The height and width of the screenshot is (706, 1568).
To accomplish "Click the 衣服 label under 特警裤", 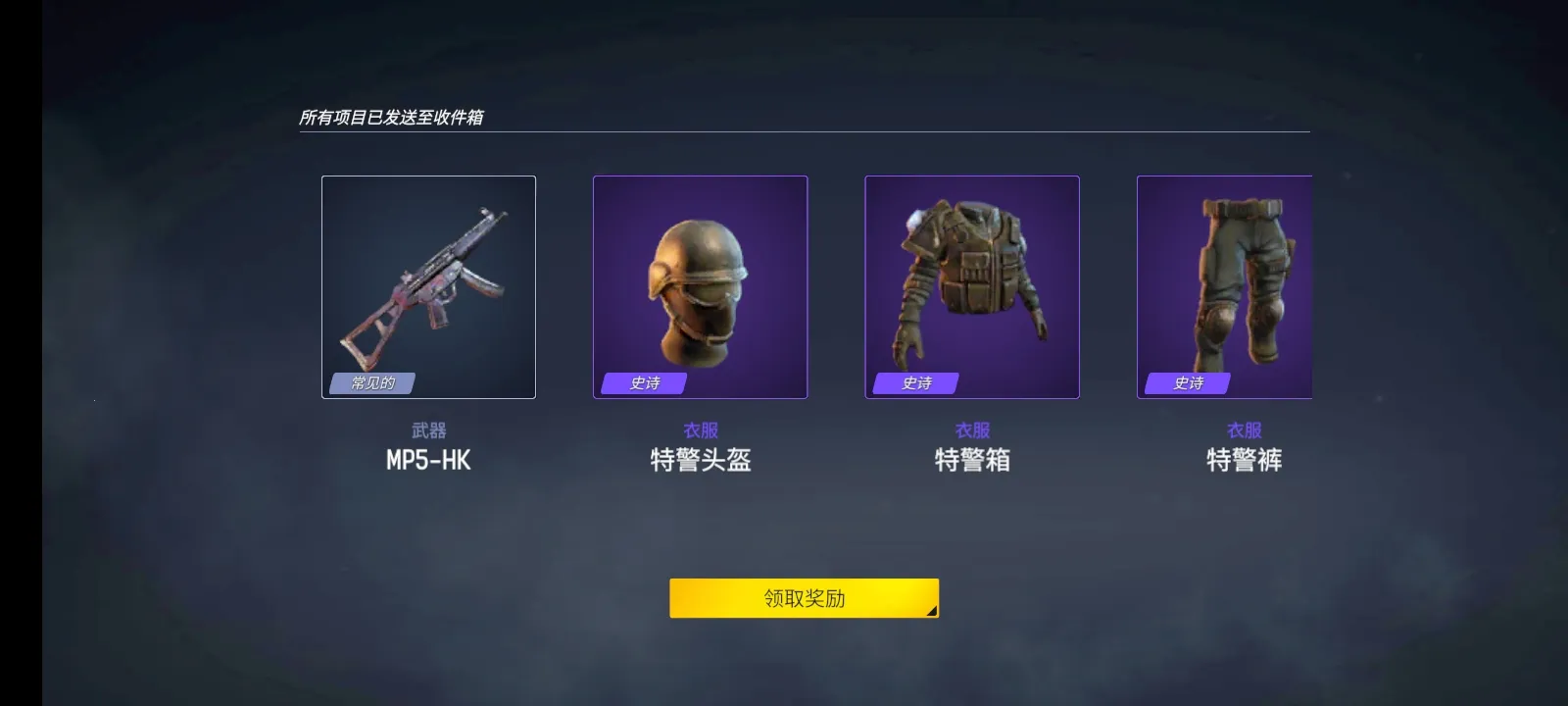I will pos(1240,429).
